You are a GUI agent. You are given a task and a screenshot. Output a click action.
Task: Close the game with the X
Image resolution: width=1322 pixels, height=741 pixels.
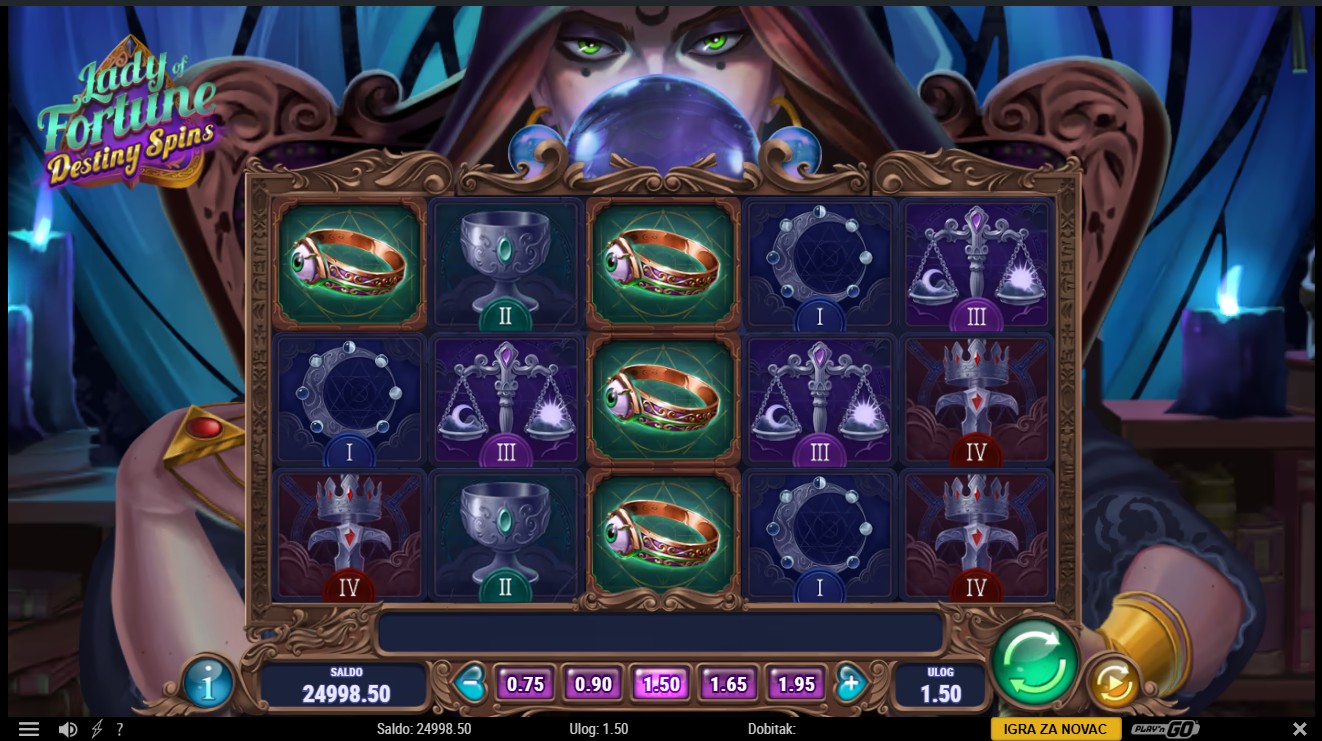[x=1299, y=729]
